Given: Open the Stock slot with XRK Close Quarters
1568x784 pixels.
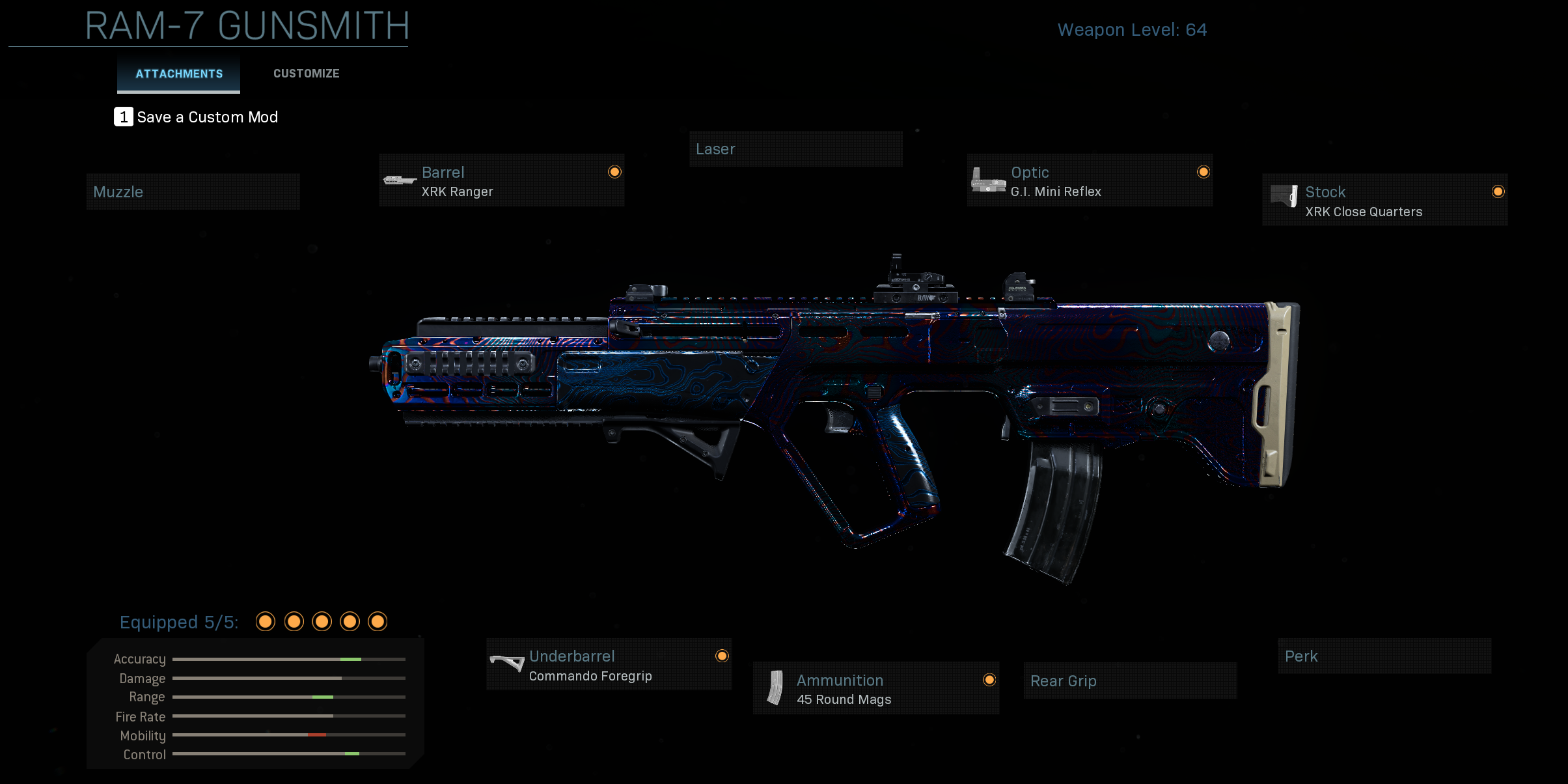Looking at the screenshot, I should [1384, 201].
